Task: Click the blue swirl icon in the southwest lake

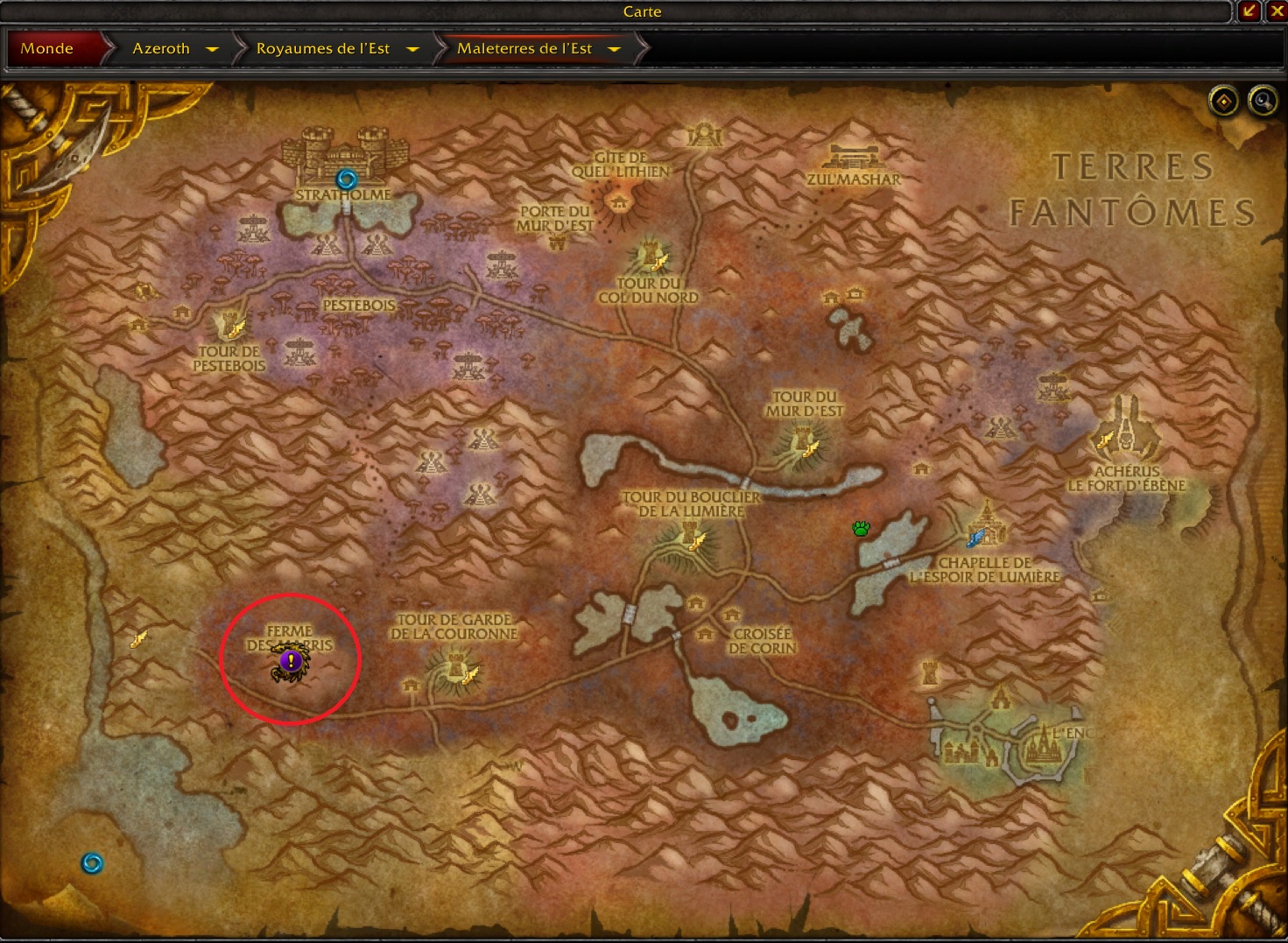Action: click(x=93, y=862)
